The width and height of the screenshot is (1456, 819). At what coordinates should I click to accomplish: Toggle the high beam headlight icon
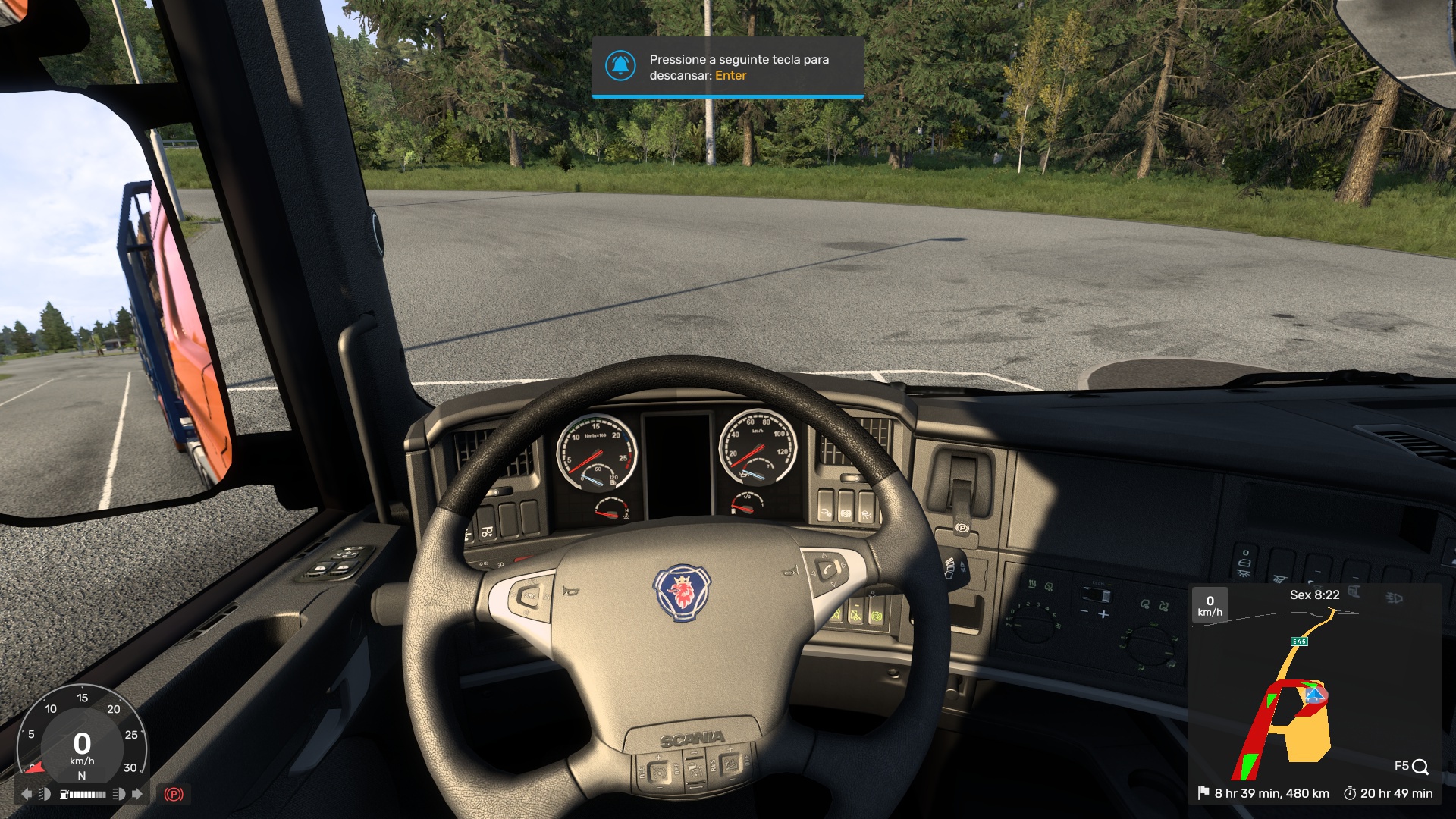point(118,794)
